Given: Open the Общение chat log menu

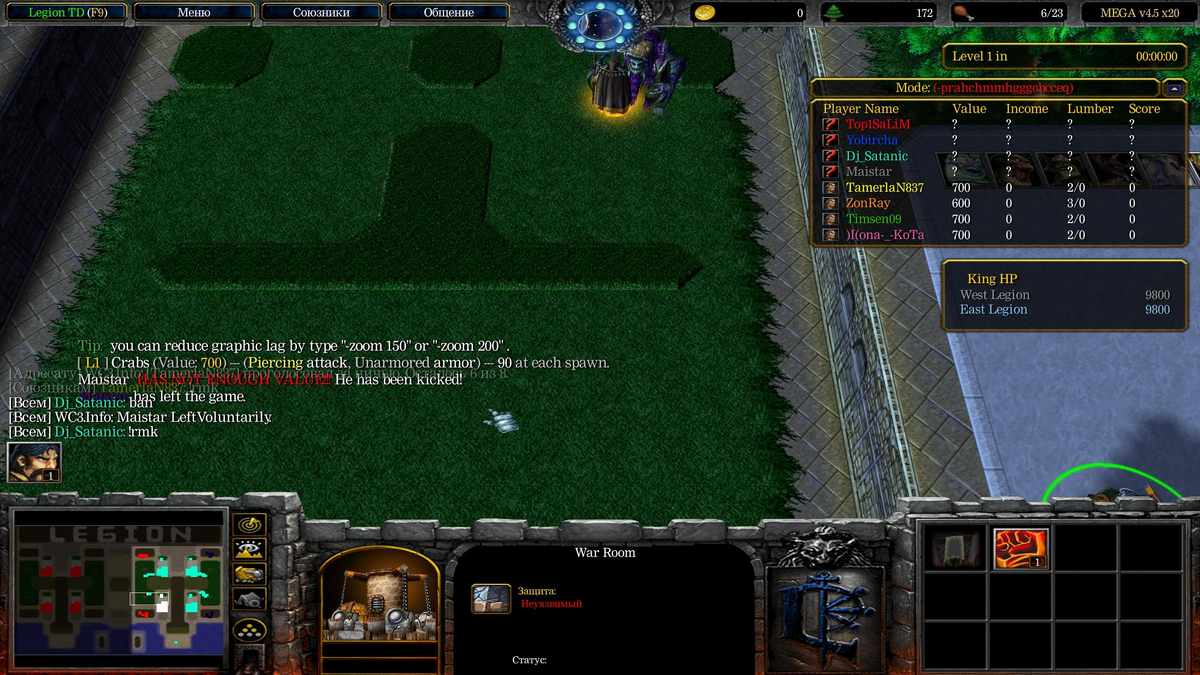Looking at the screenshot, I should coord(448,13).
